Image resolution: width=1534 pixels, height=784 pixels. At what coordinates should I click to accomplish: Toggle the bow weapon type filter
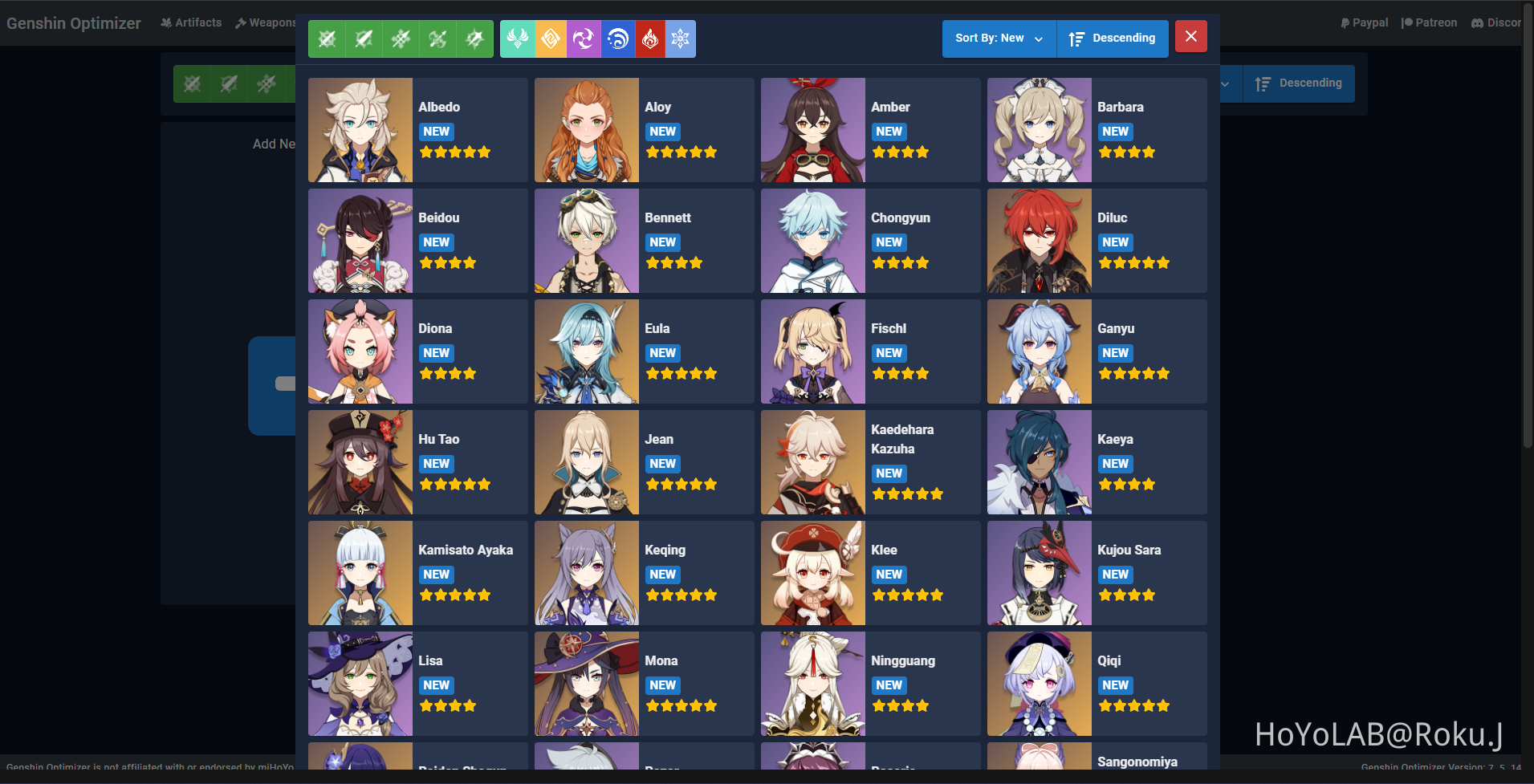pos(437,39)
